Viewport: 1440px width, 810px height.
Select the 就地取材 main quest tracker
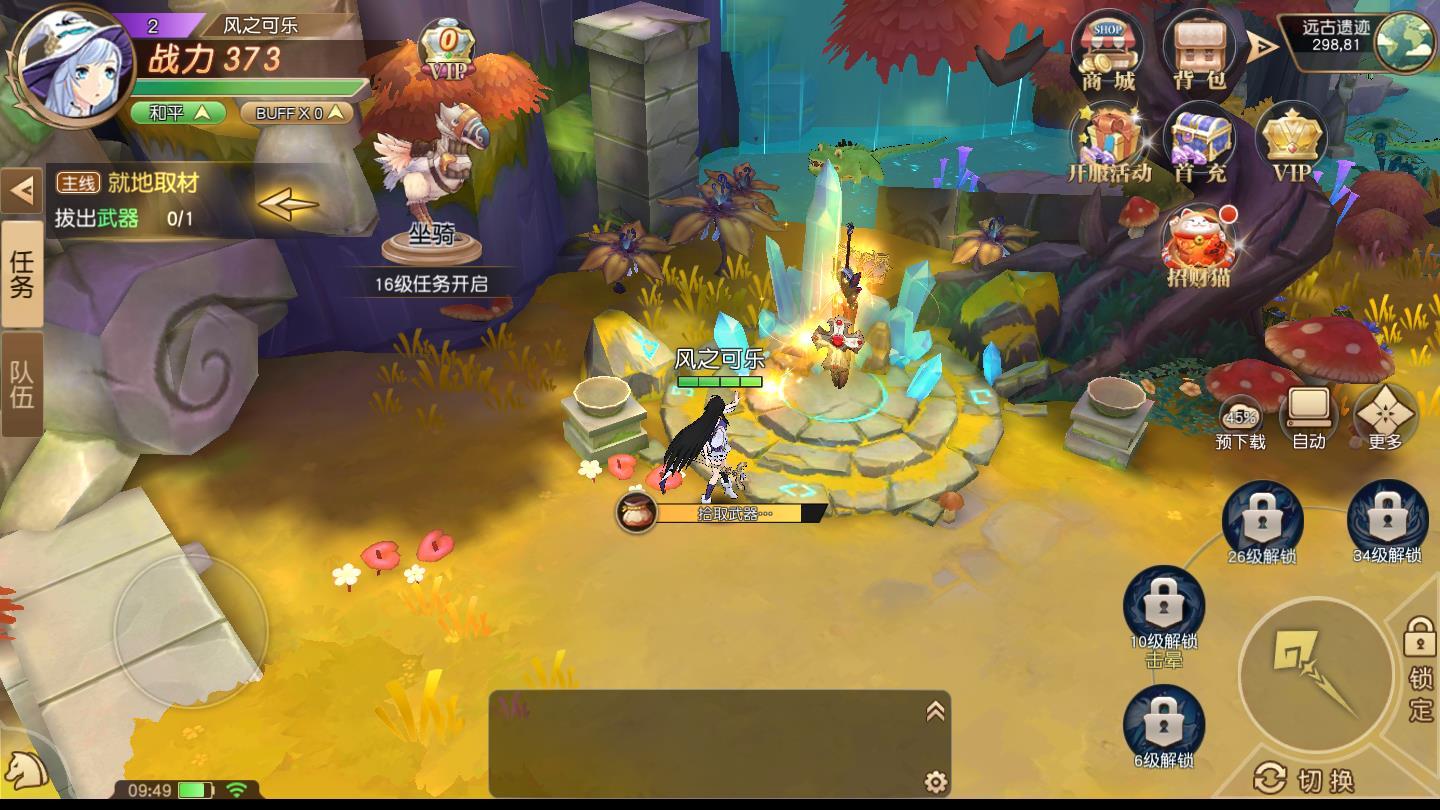click(180, 200)
